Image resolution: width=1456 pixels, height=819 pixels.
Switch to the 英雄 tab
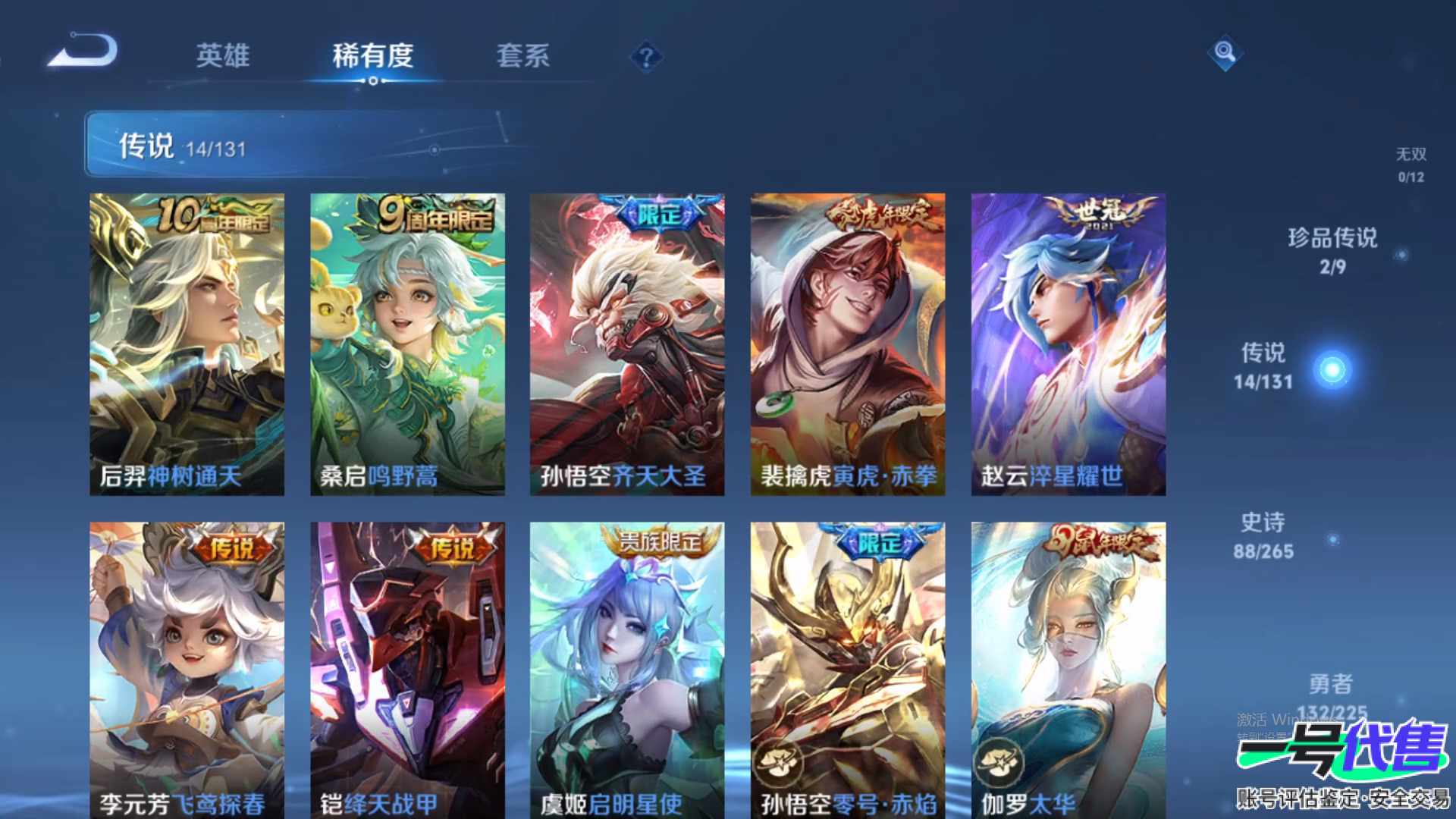tap(222, 55)
